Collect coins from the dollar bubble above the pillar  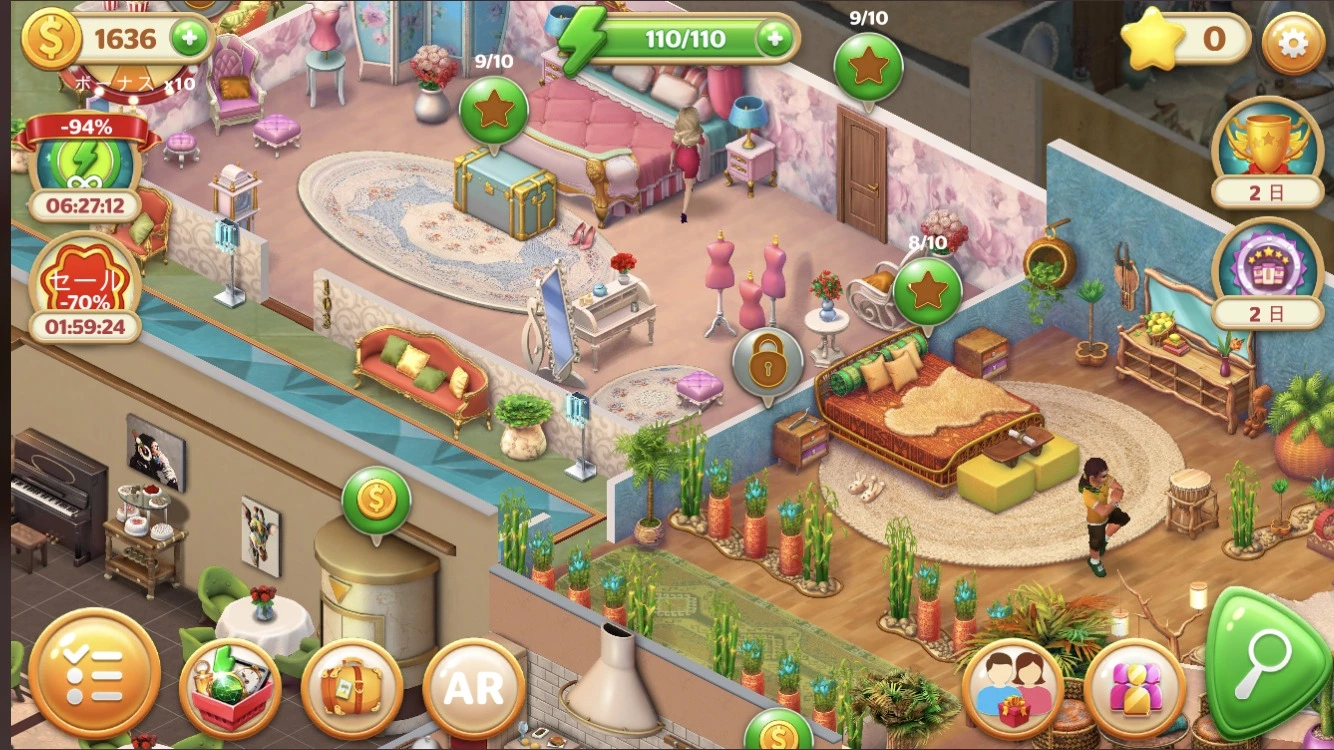(376, 501)
